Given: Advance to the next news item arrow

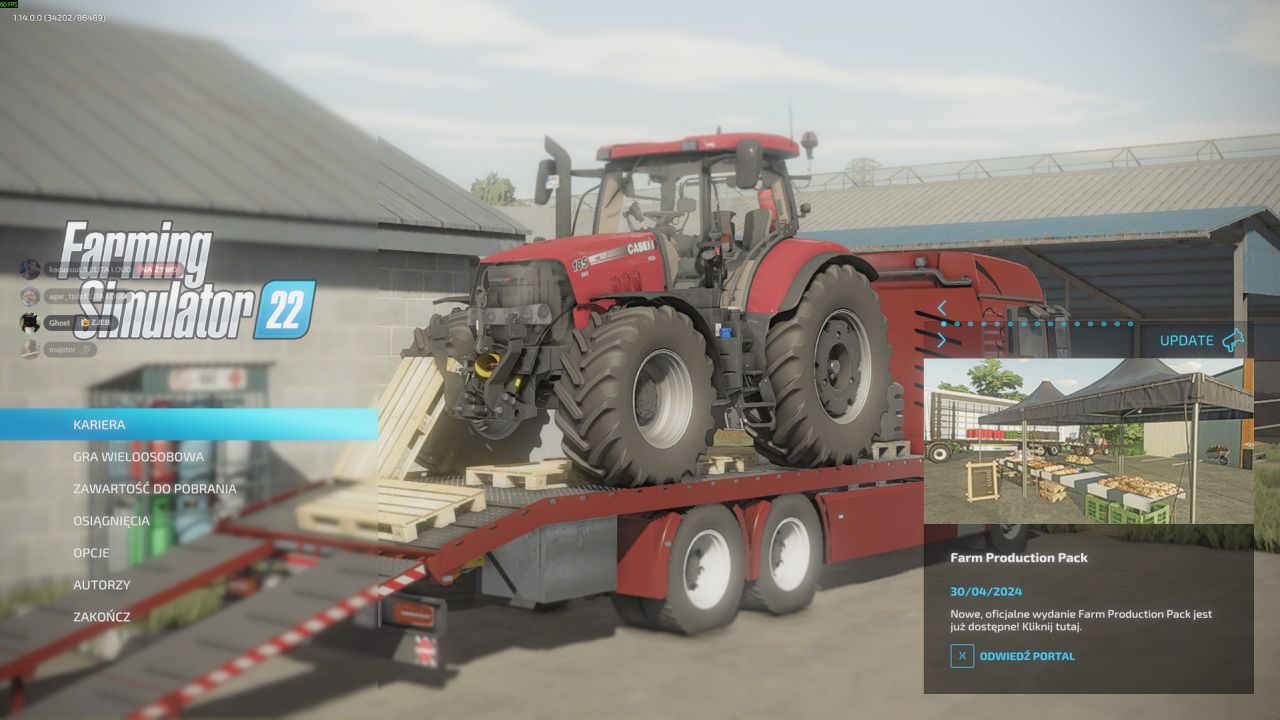Looking at the screenshot, I should (941, 340).
